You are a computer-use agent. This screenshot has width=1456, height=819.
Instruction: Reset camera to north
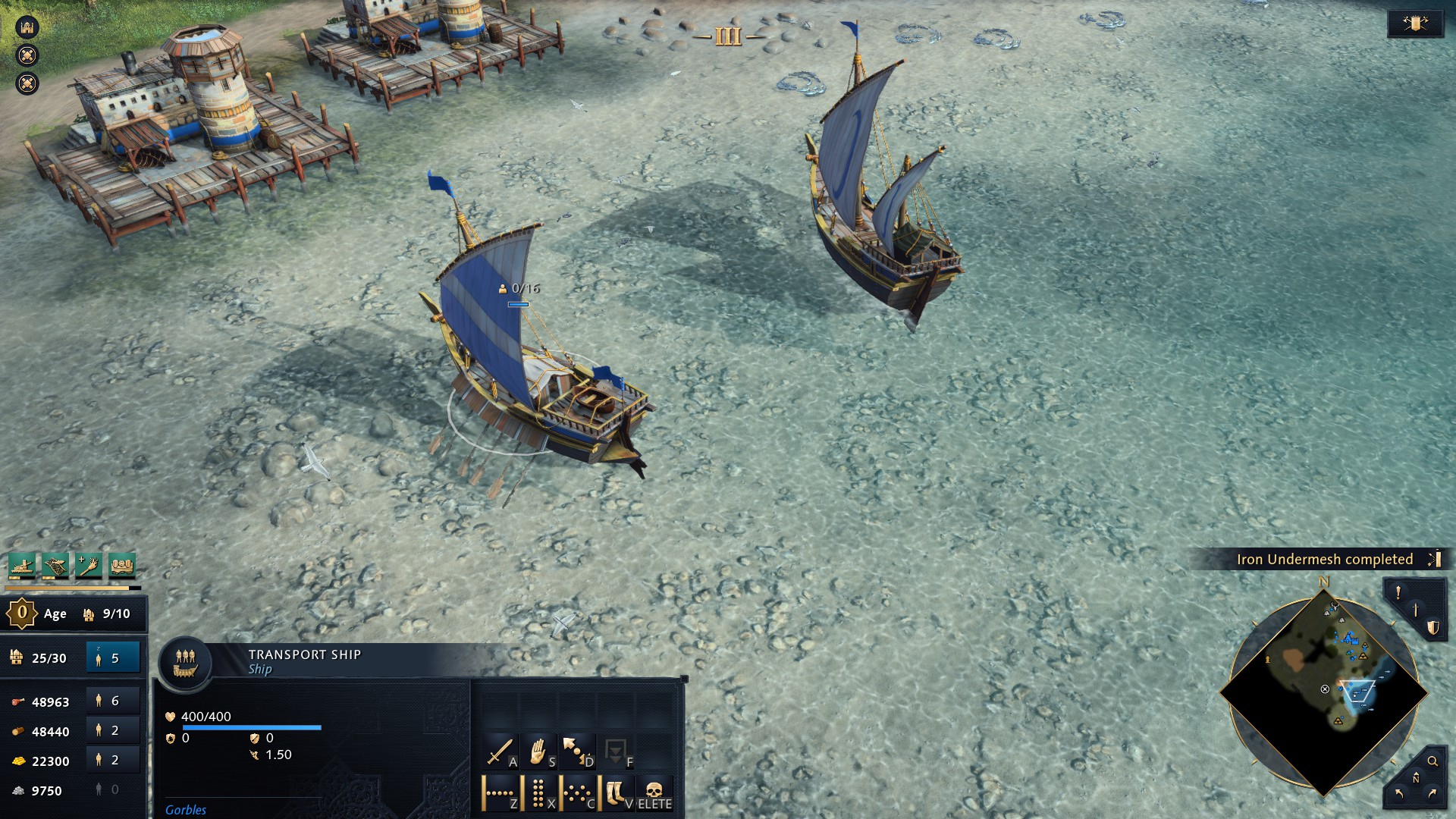[1416, 778]
